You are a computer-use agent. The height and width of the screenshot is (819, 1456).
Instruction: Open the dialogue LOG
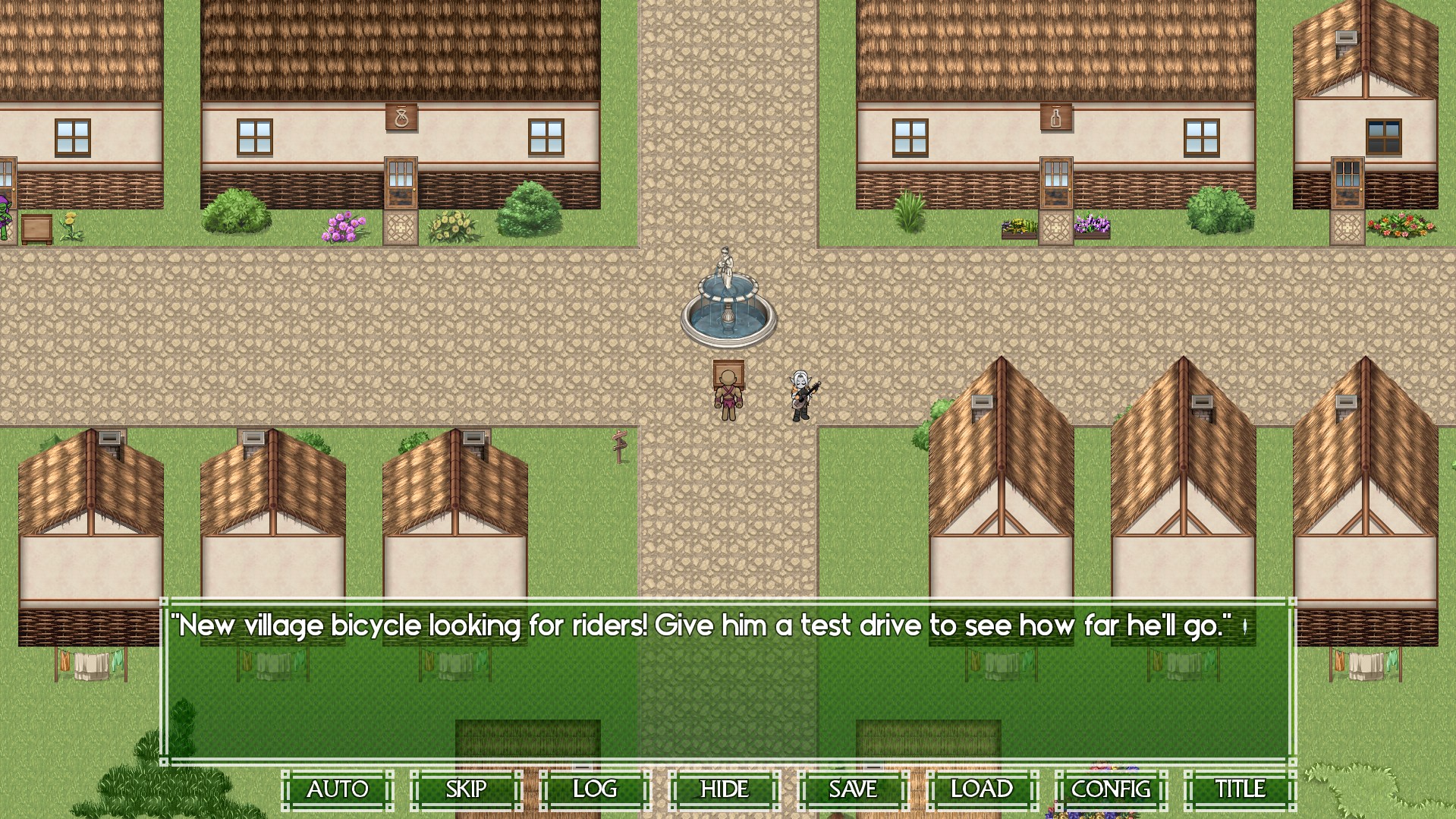click(596, 790)
